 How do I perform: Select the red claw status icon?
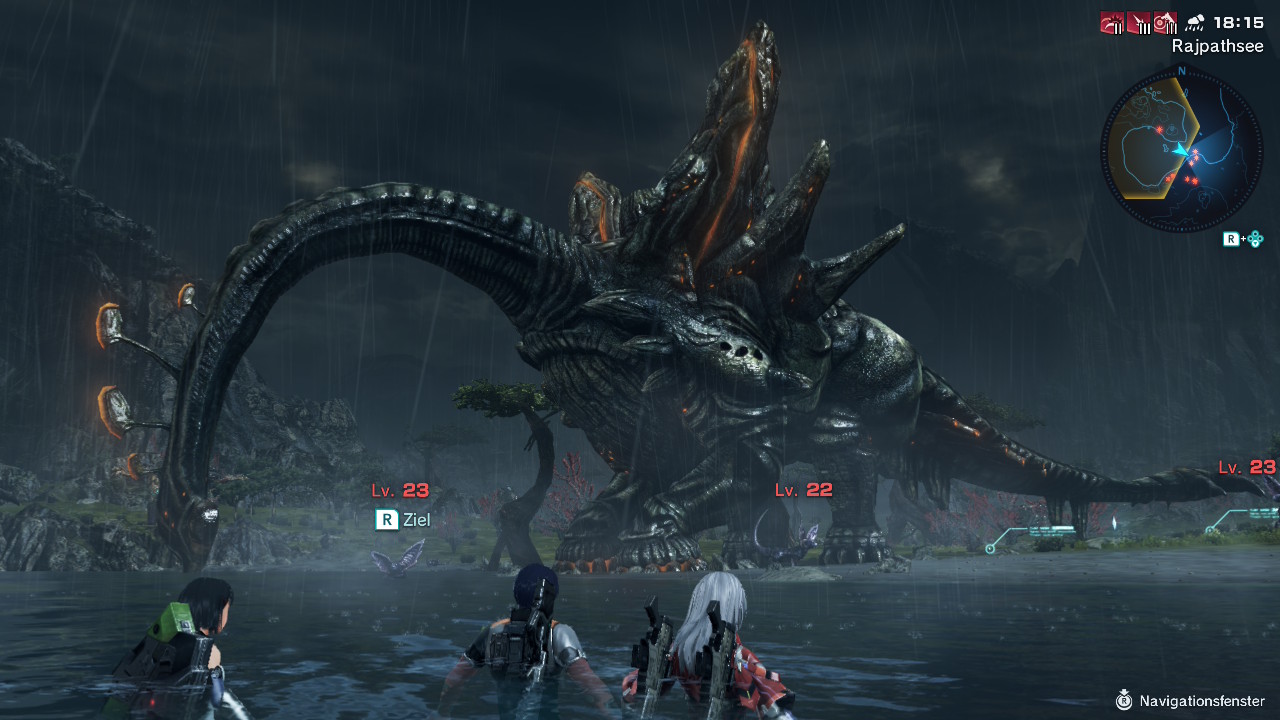coord(1112,22)
